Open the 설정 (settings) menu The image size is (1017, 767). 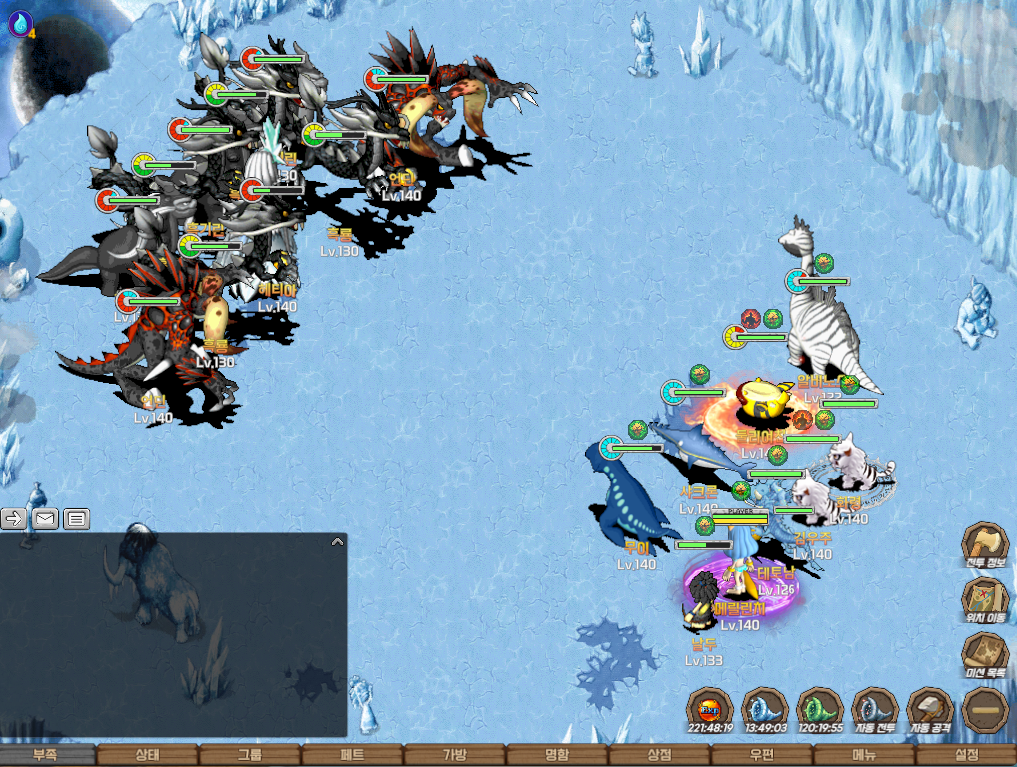[966, 755]
